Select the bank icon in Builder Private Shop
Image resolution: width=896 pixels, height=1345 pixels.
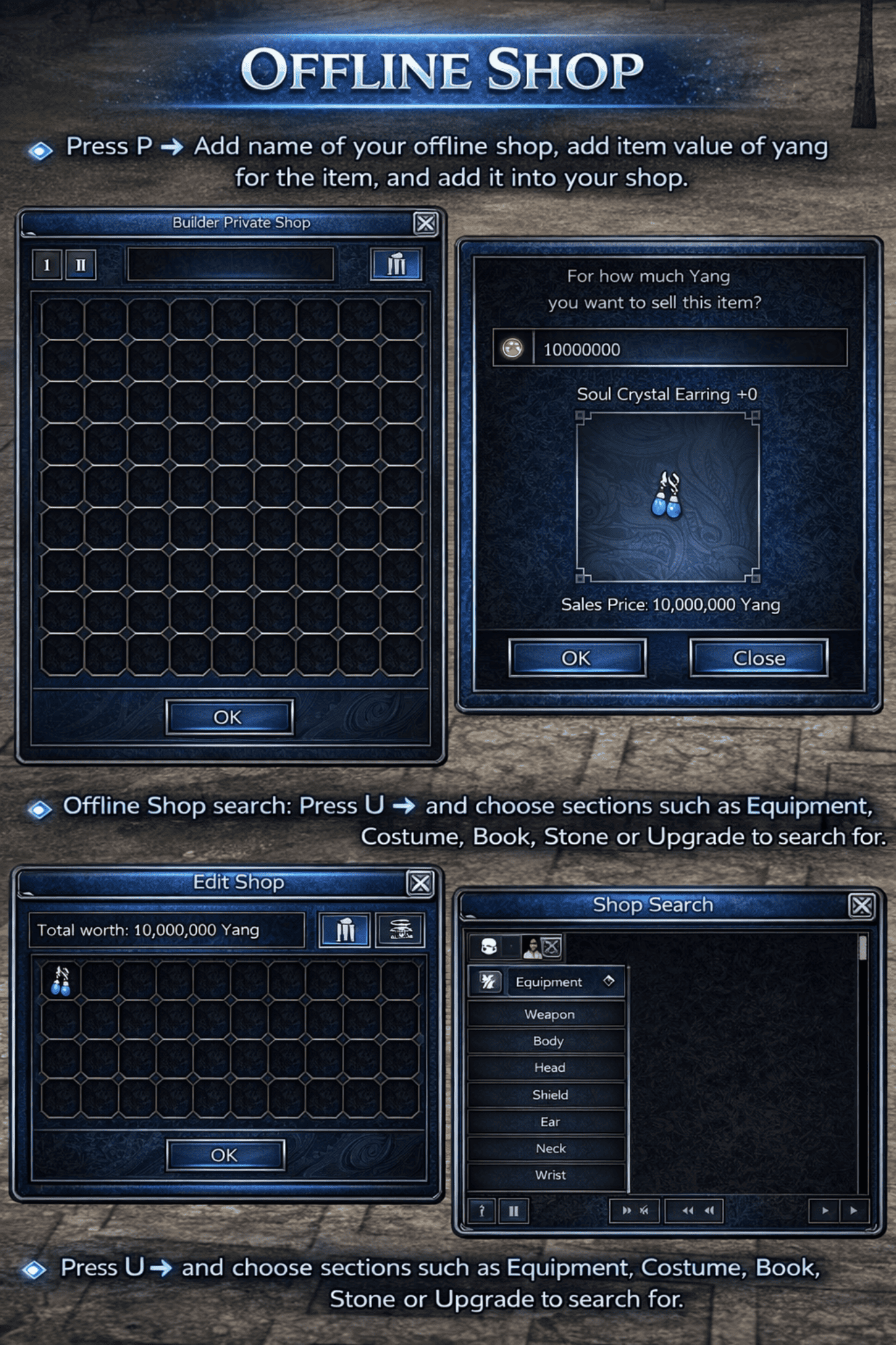point(397,266)
